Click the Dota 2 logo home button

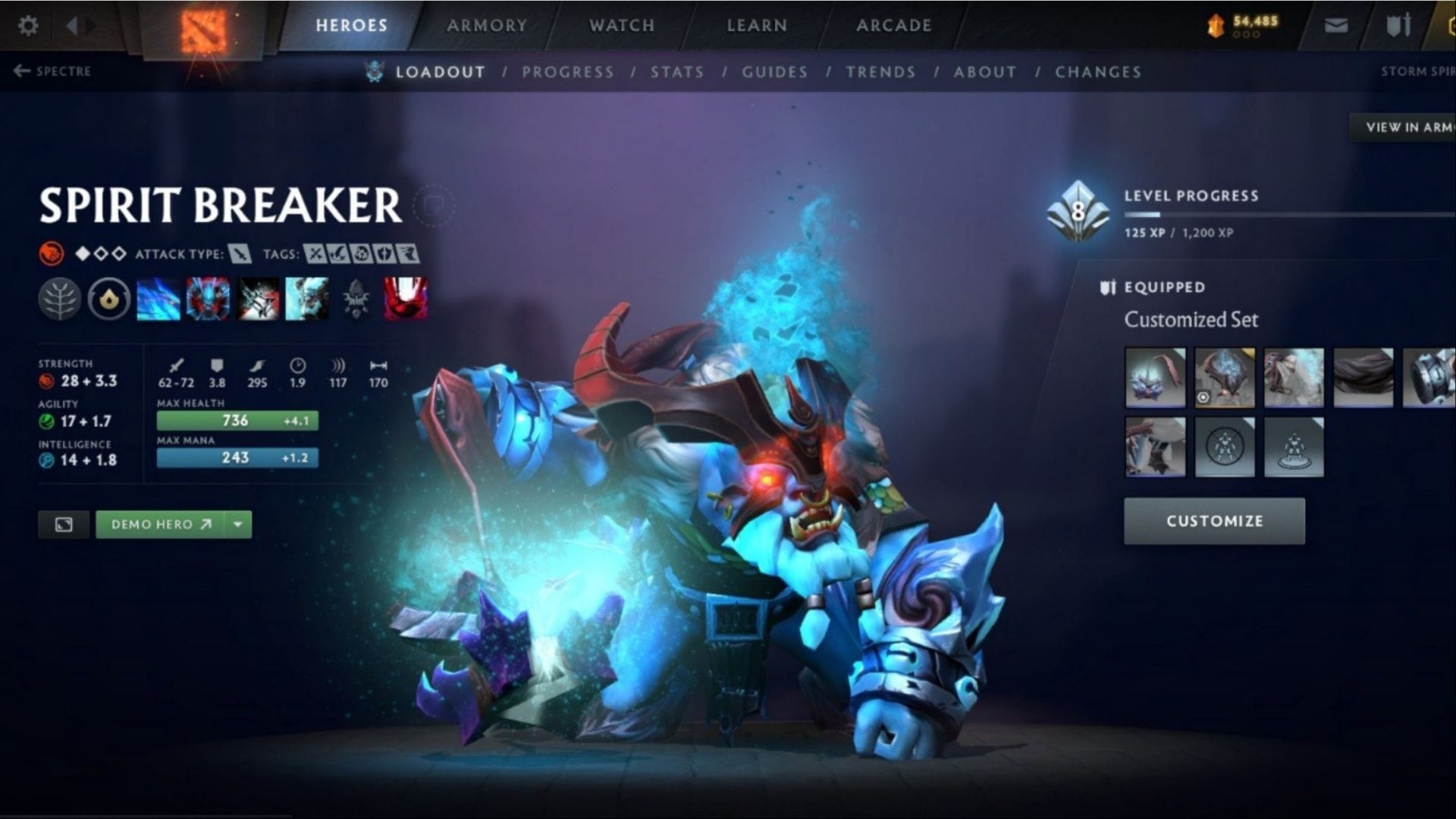tap(203, 32)
